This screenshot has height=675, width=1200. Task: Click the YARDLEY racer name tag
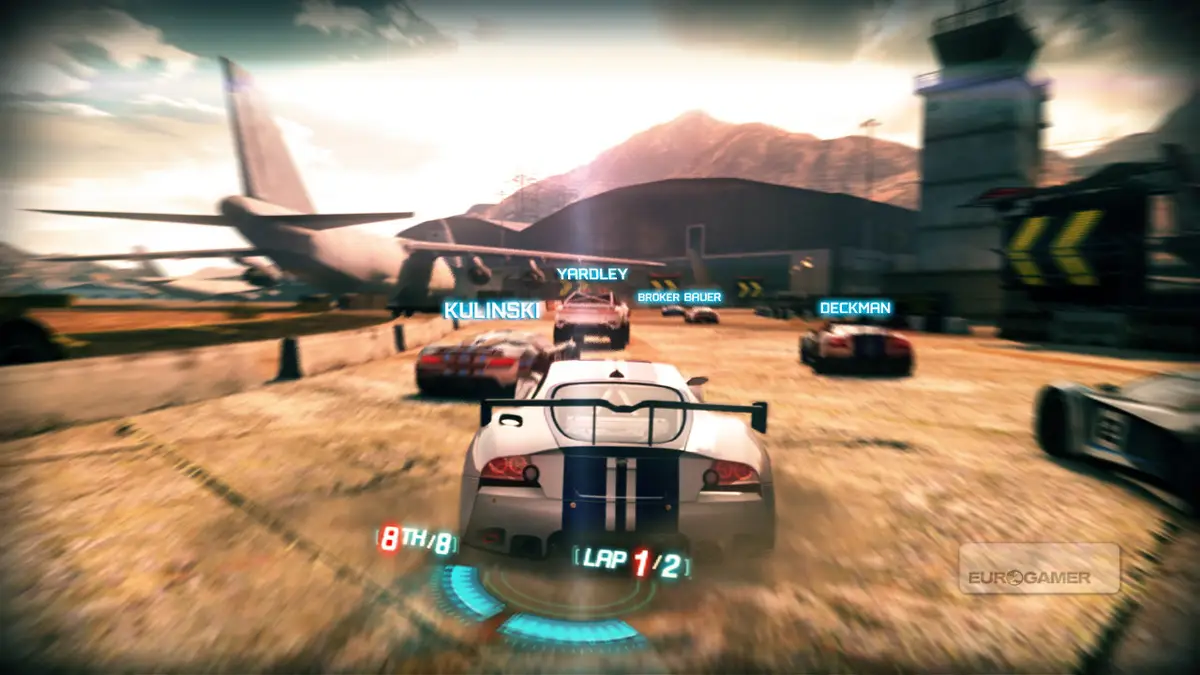pyautogui.click(x=592, y=273)
